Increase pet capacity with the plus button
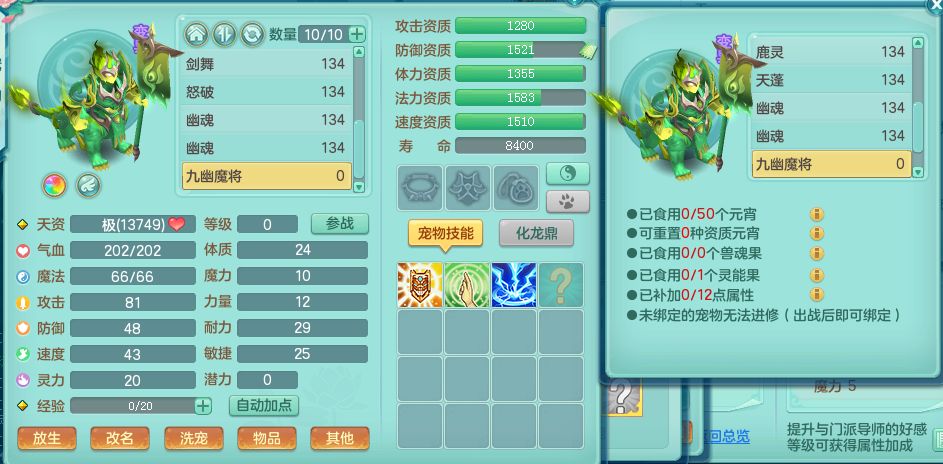This screenshot has height=464, width=943. (357, 34)
